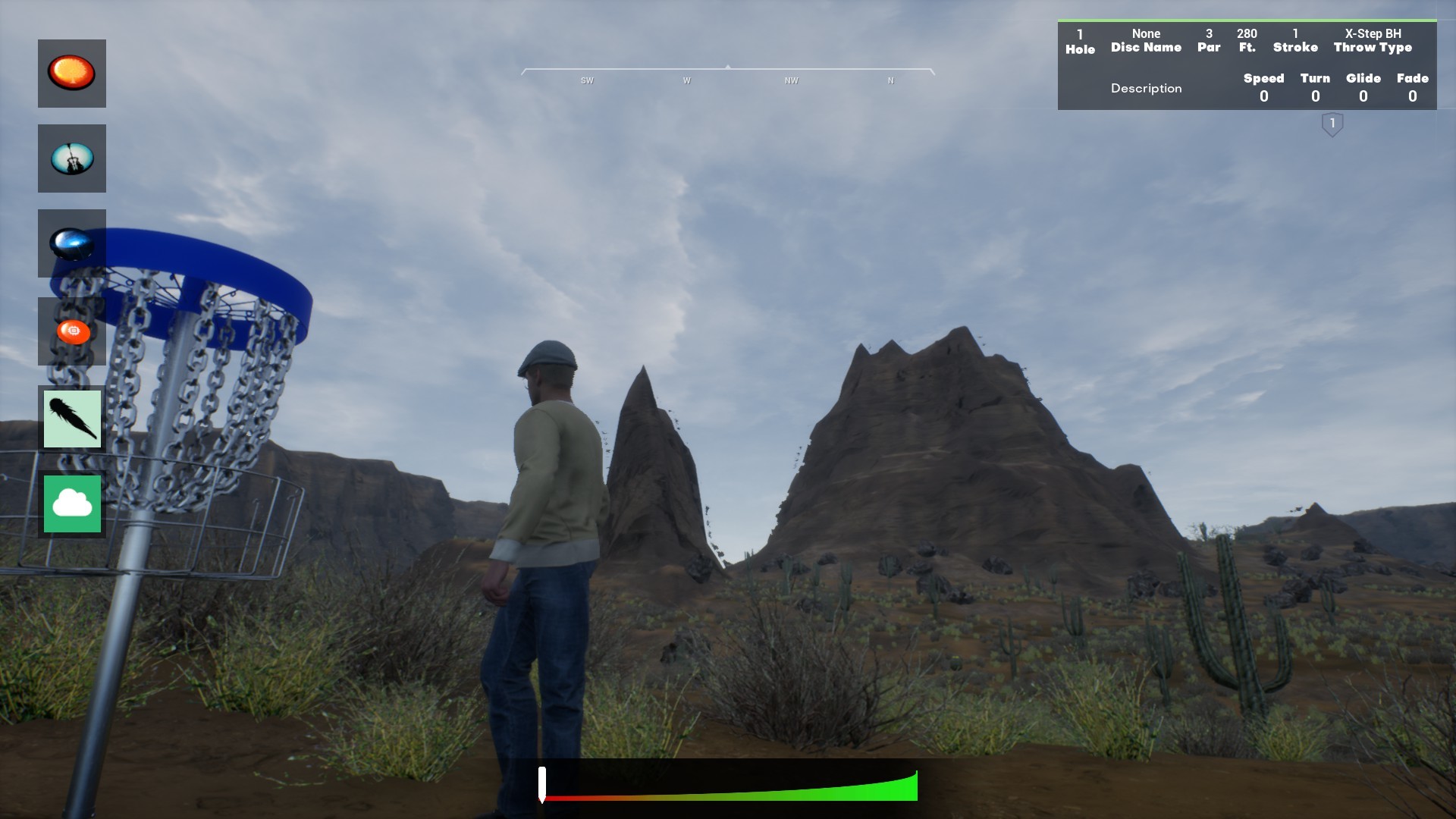Viewport: 1456px width, 819px height.
Task: Open the black feather cosmetic icon
Action: pyautogui.click(x=71, y=418)
